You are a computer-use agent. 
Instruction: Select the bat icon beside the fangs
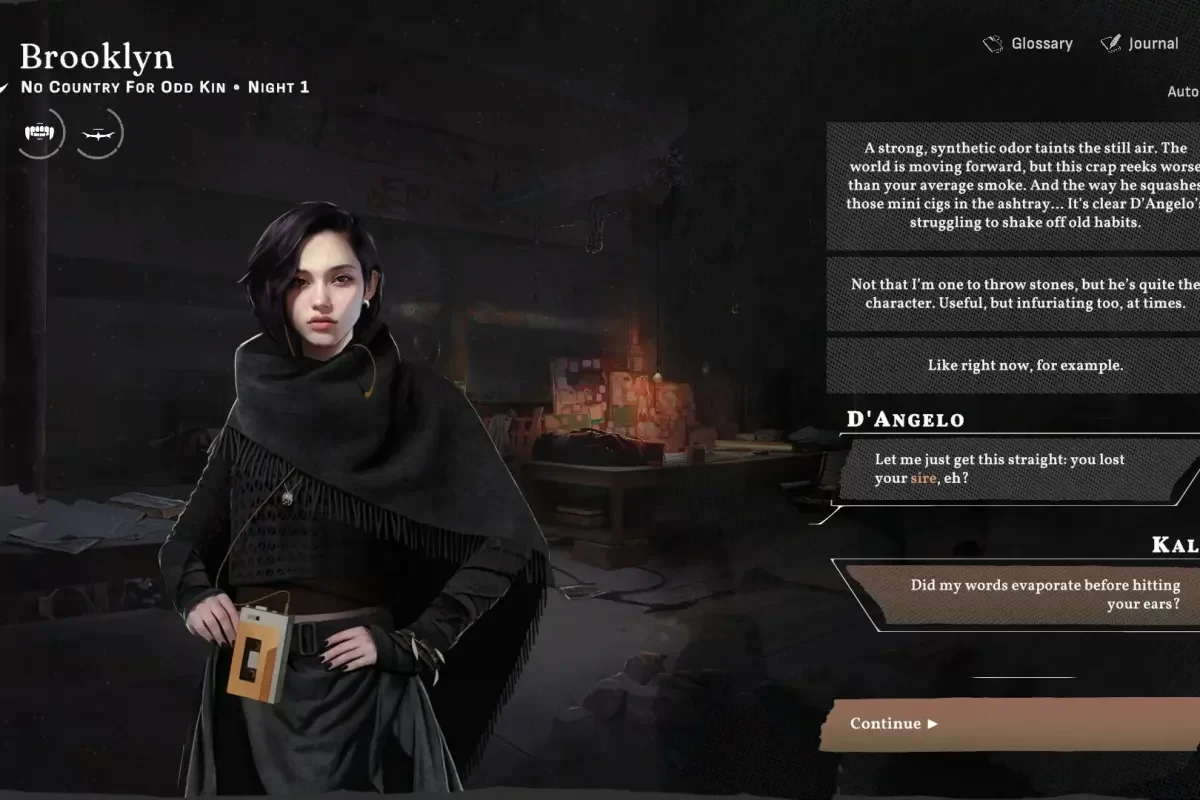(x=98, y=133)
